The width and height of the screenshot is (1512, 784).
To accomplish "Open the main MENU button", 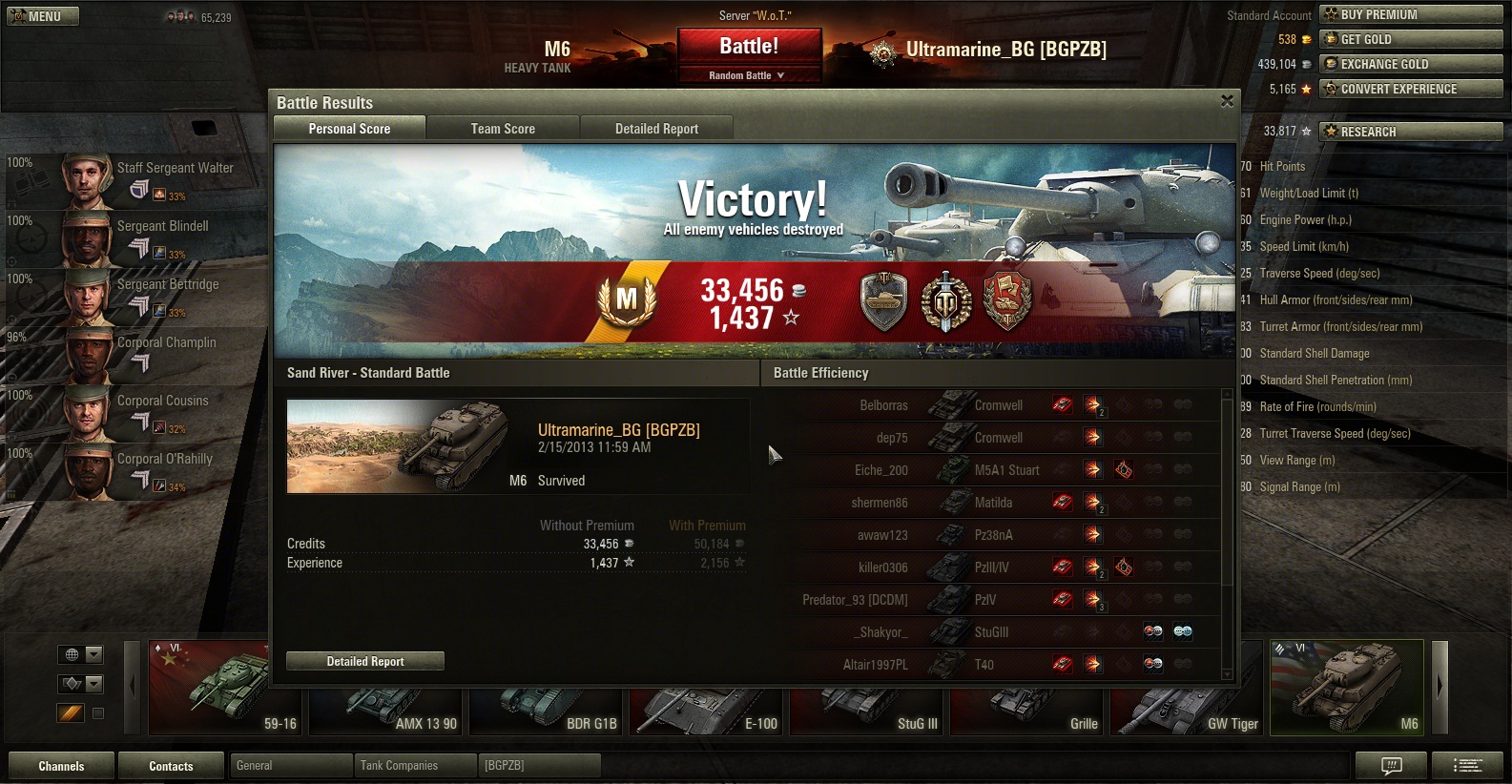I will pyautogui.click(x=43, y=16).
